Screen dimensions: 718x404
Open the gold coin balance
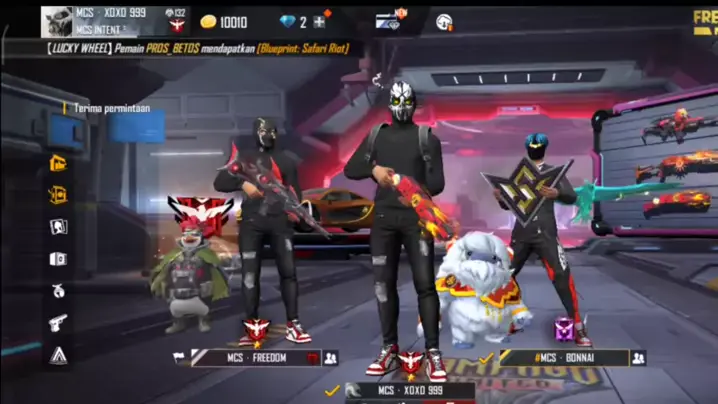[224, 21]
